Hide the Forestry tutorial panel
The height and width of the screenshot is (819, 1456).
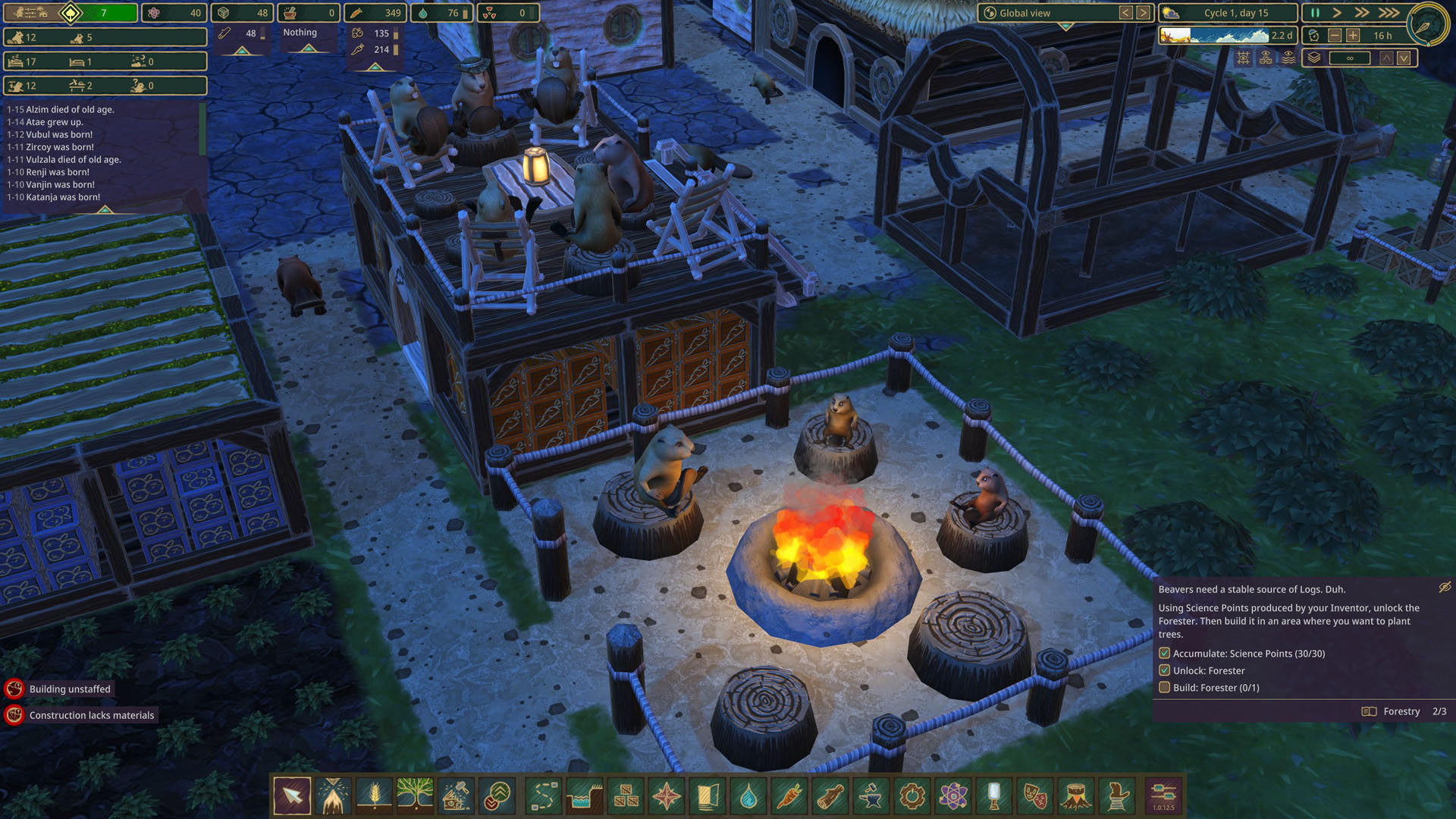click(1445, 587)
